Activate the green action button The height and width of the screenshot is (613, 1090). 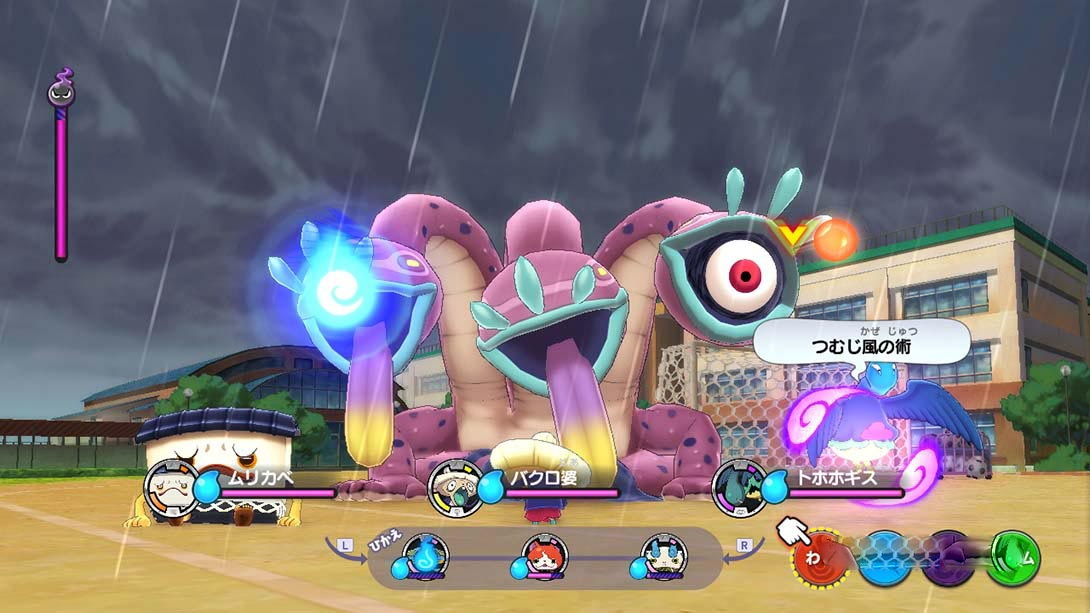[x=1014, y=558]
